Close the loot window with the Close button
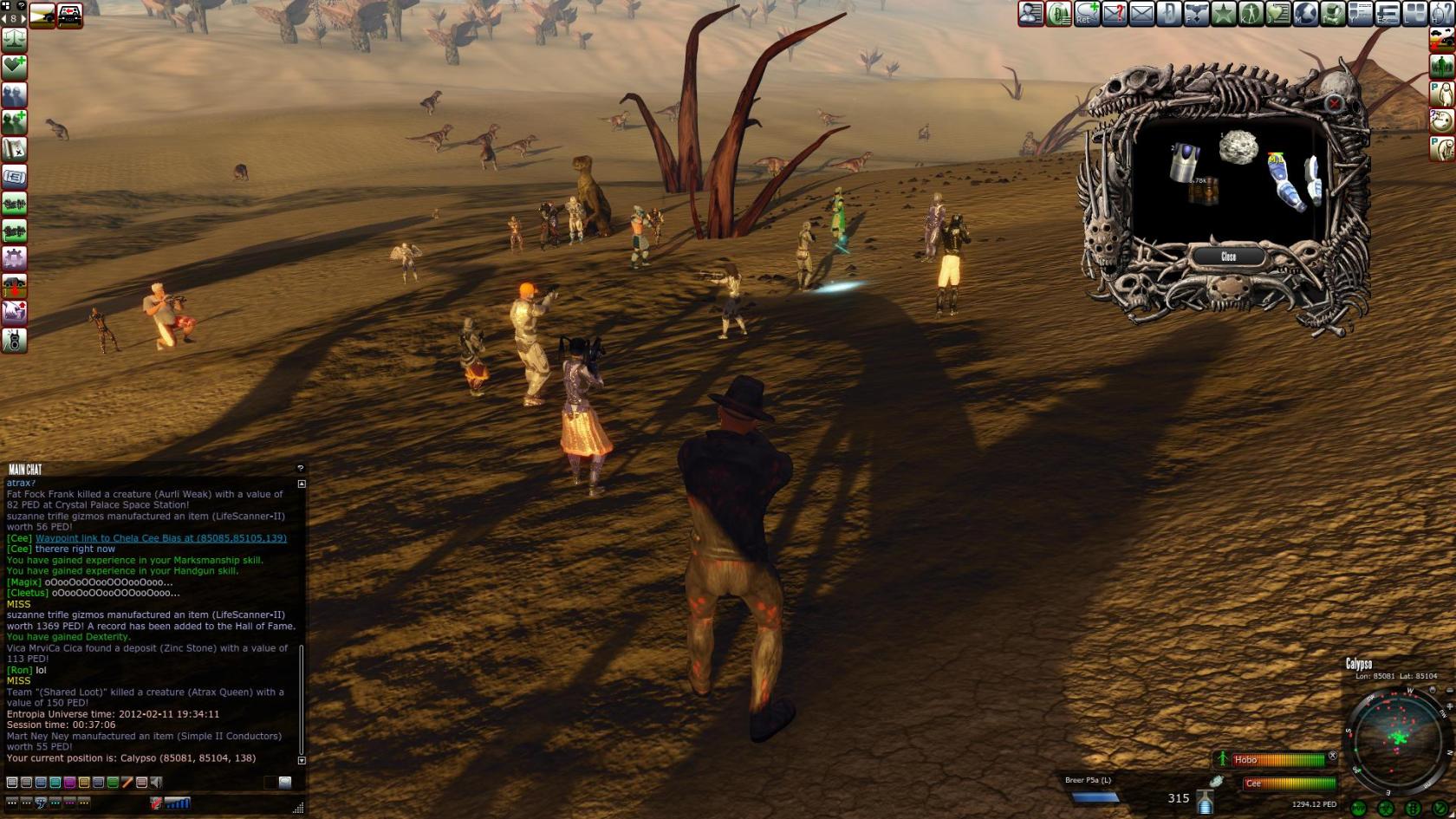Viewport: 1456px width, 819px height. pos(1228,257)
